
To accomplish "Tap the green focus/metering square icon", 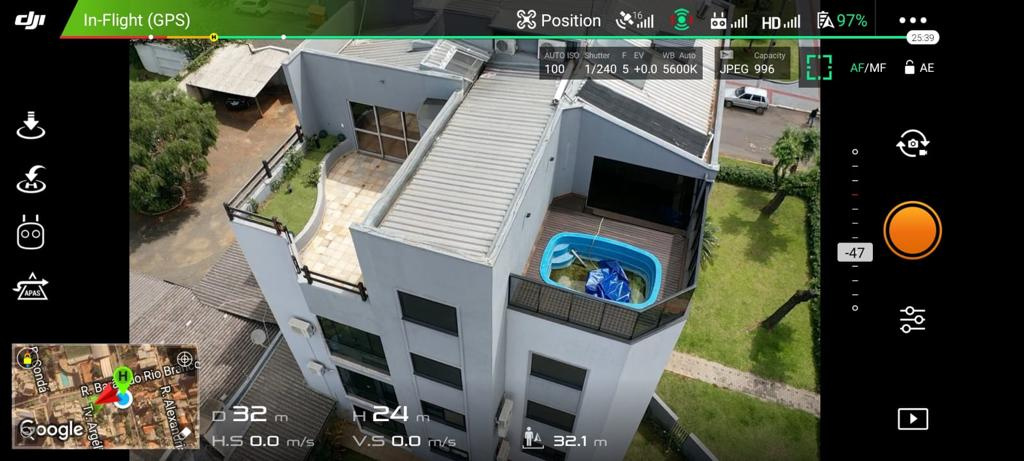I will 819,68.
